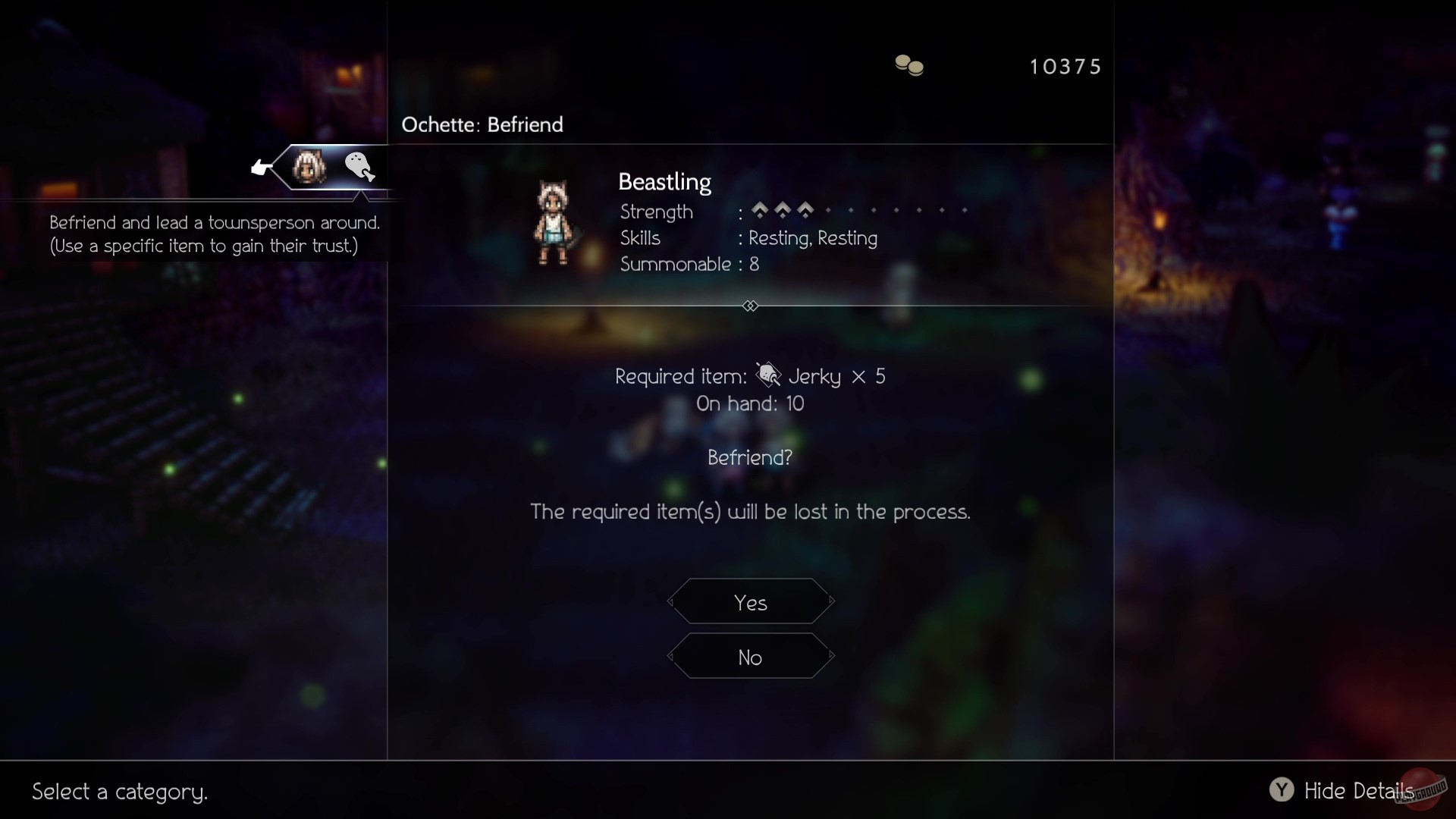Click the On hand: 10 quantity text
The height and width of the screenshot is (819, 1456).
[749, 403]
